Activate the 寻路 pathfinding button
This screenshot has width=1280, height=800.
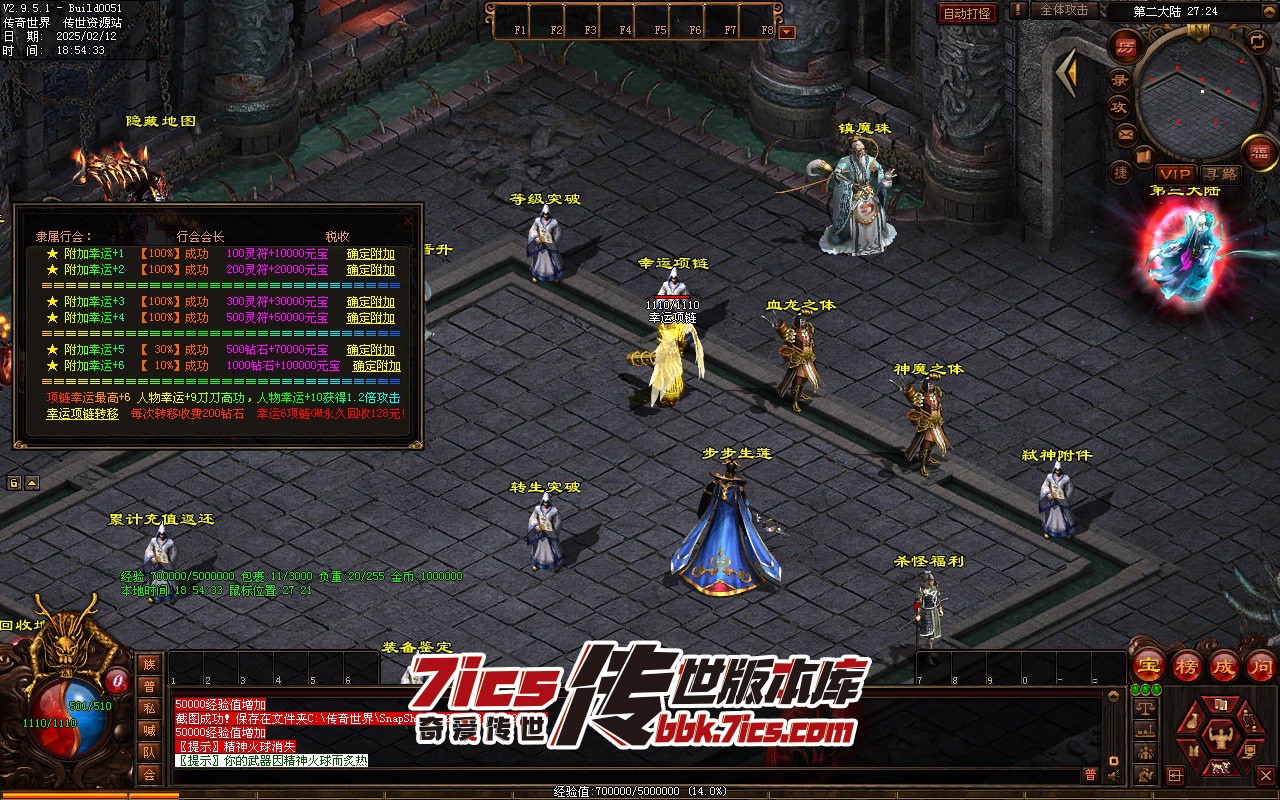tap(1219, 174)
